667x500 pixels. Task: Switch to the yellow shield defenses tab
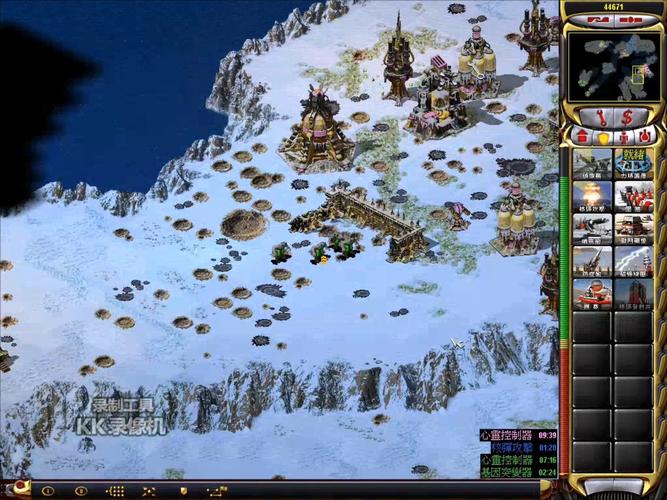click(603, 136)
